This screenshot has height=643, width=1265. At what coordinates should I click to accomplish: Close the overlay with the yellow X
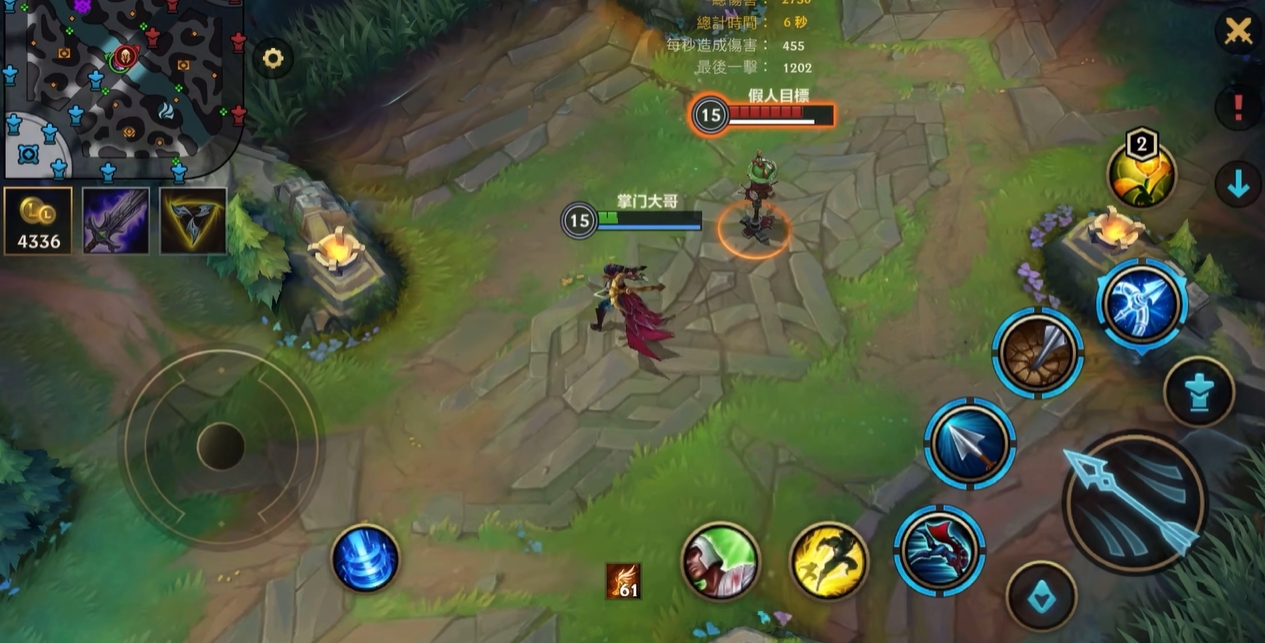tap(1238, 31)
